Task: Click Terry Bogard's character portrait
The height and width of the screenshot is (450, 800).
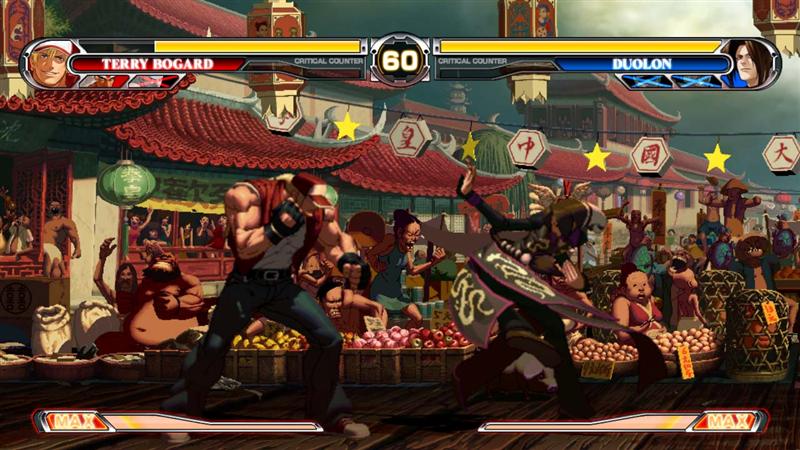Action: (x=49, y=63)
